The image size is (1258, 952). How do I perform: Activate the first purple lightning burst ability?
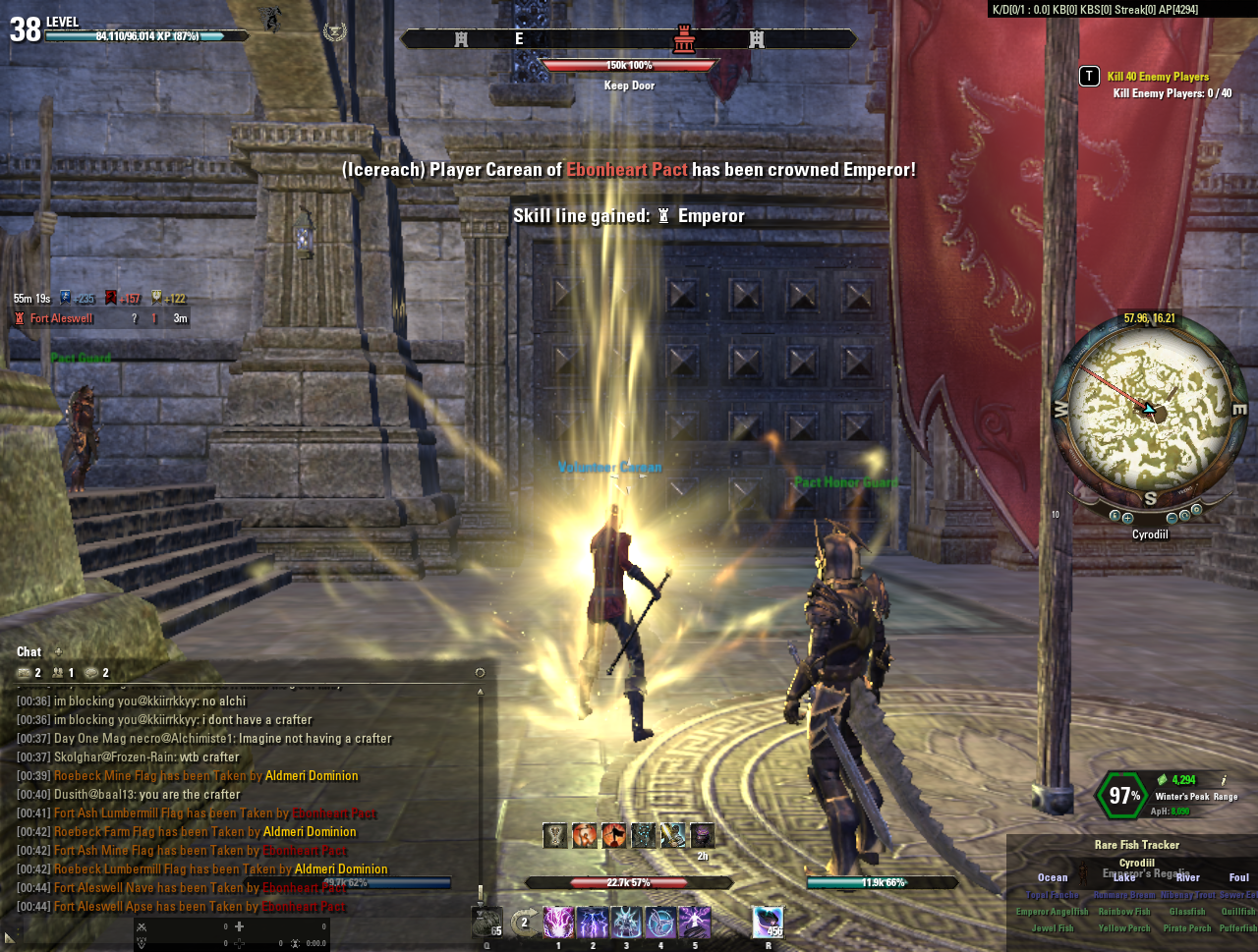point(558,923)
